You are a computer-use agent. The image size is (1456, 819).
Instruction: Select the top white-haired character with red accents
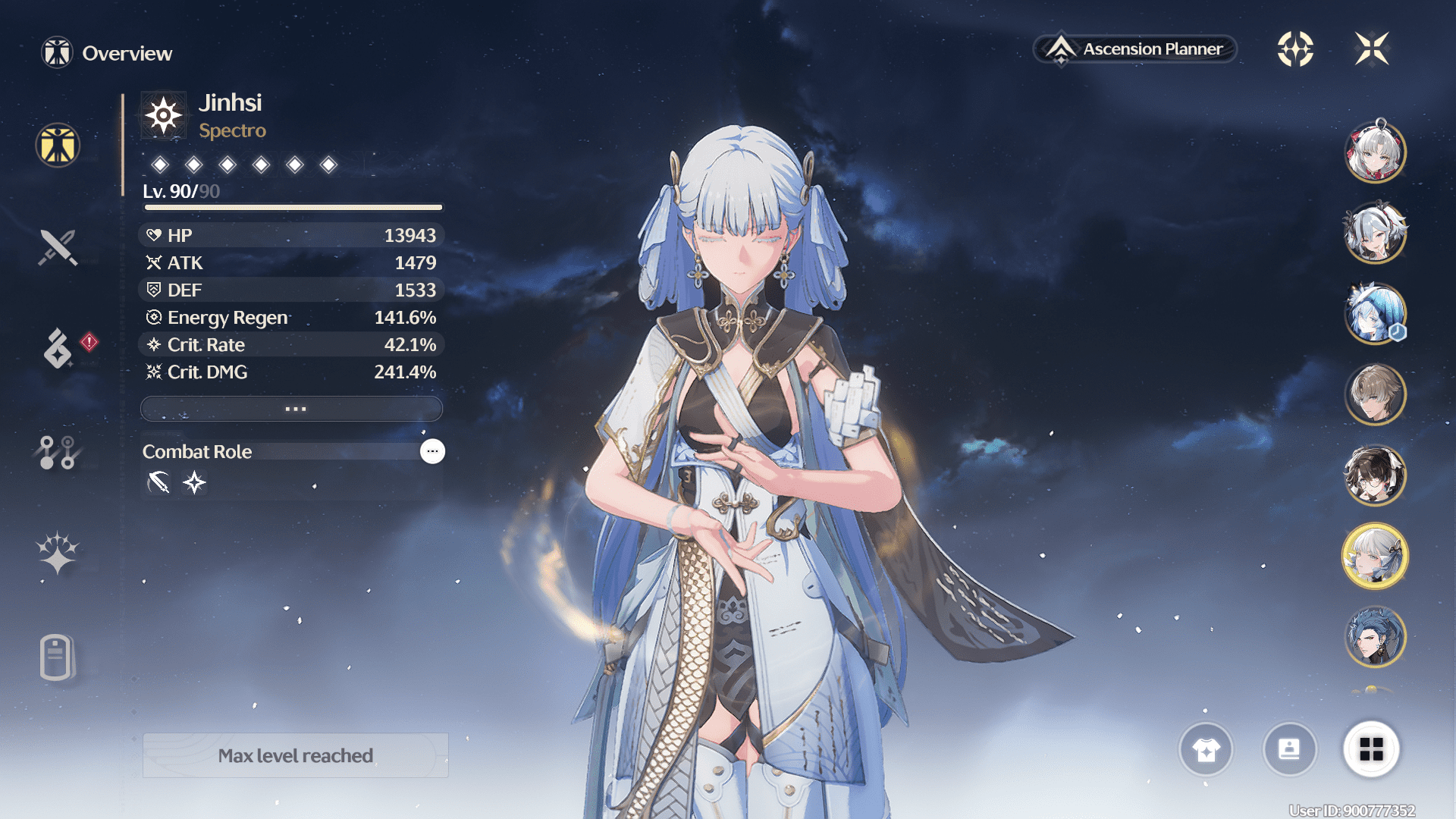[x=1375, y=152]
